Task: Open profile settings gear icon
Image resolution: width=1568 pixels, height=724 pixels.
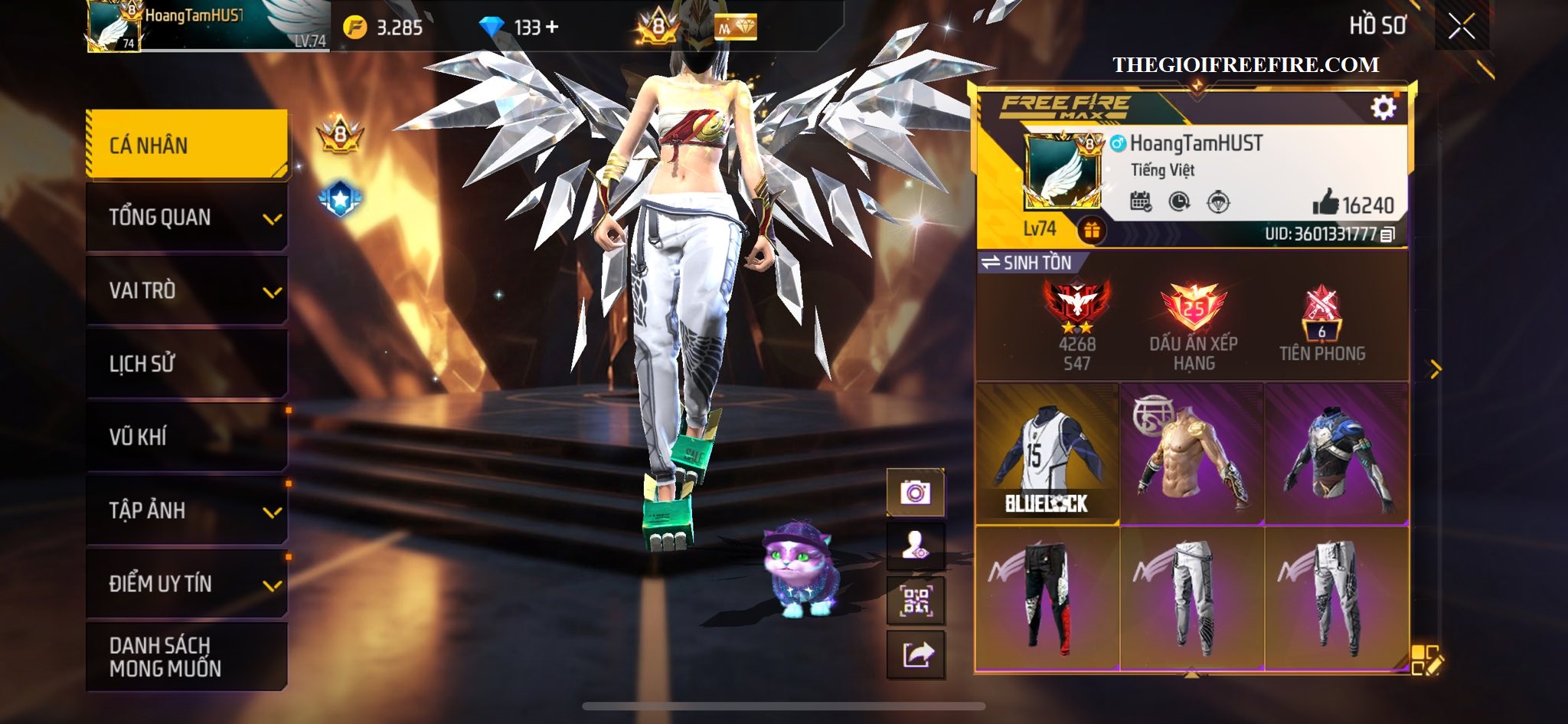Action: (1383, 108)
